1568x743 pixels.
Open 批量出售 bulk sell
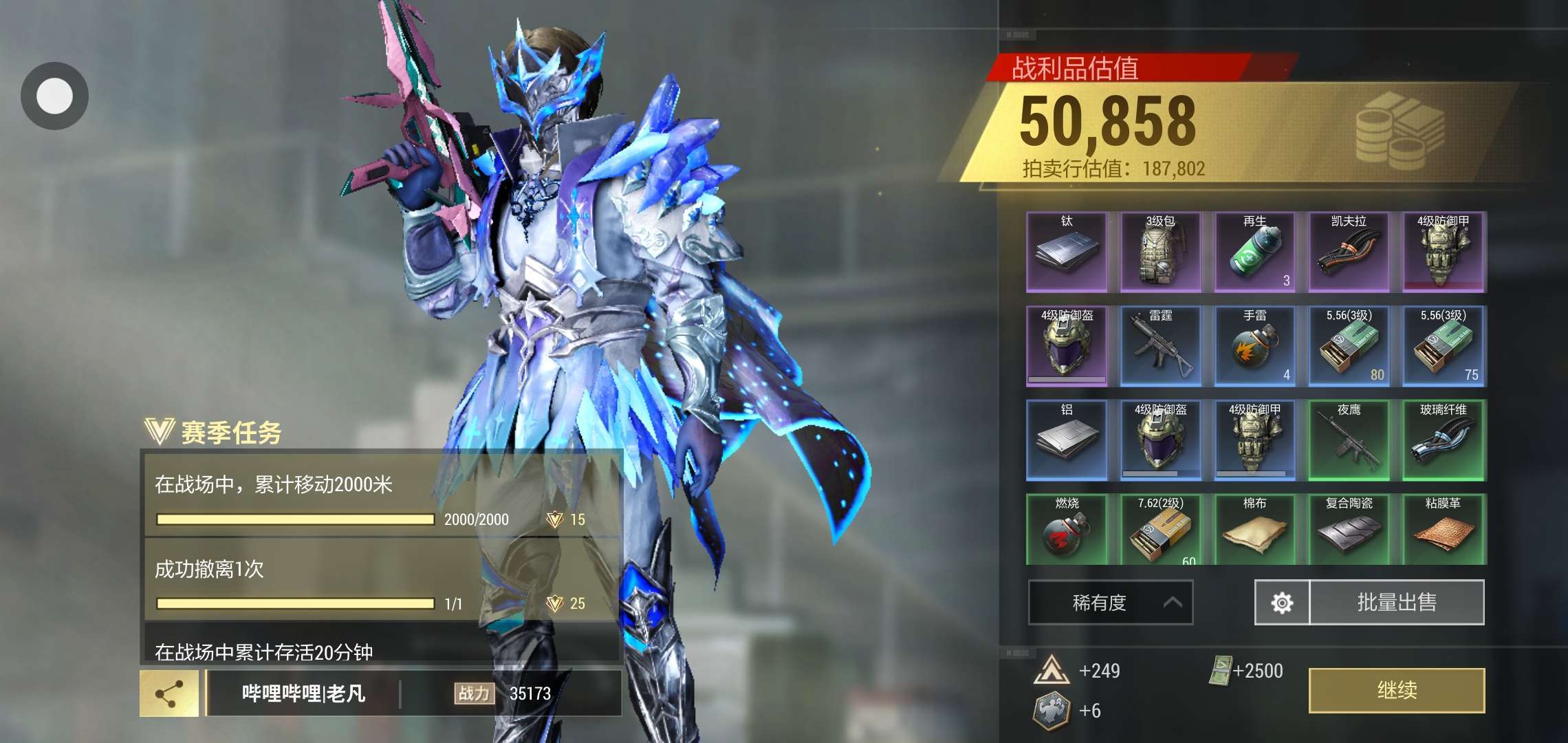[x=1396, y=602]
